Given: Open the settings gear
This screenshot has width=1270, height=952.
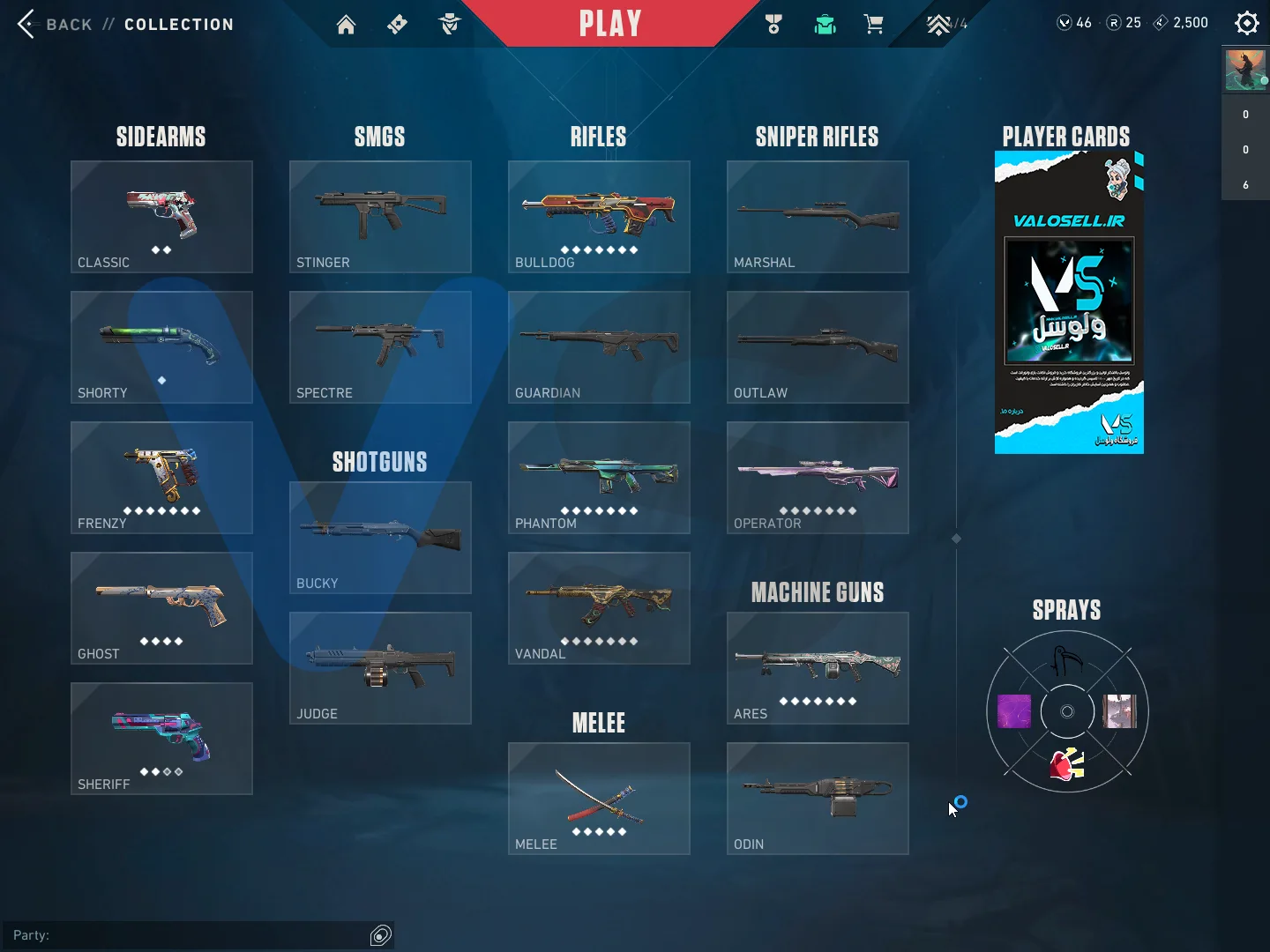Looking at the screenshot, I should (x=1246, y=23).
